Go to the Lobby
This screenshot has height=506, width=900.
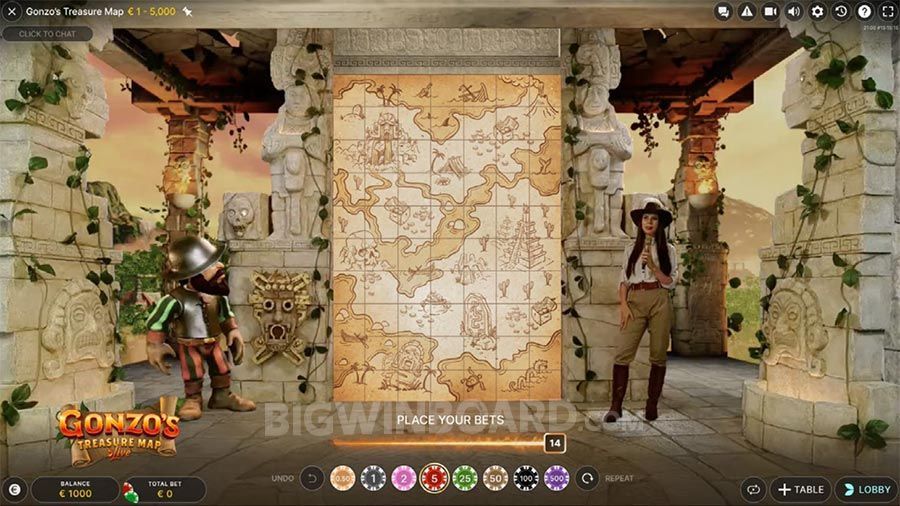click(866, 489)
